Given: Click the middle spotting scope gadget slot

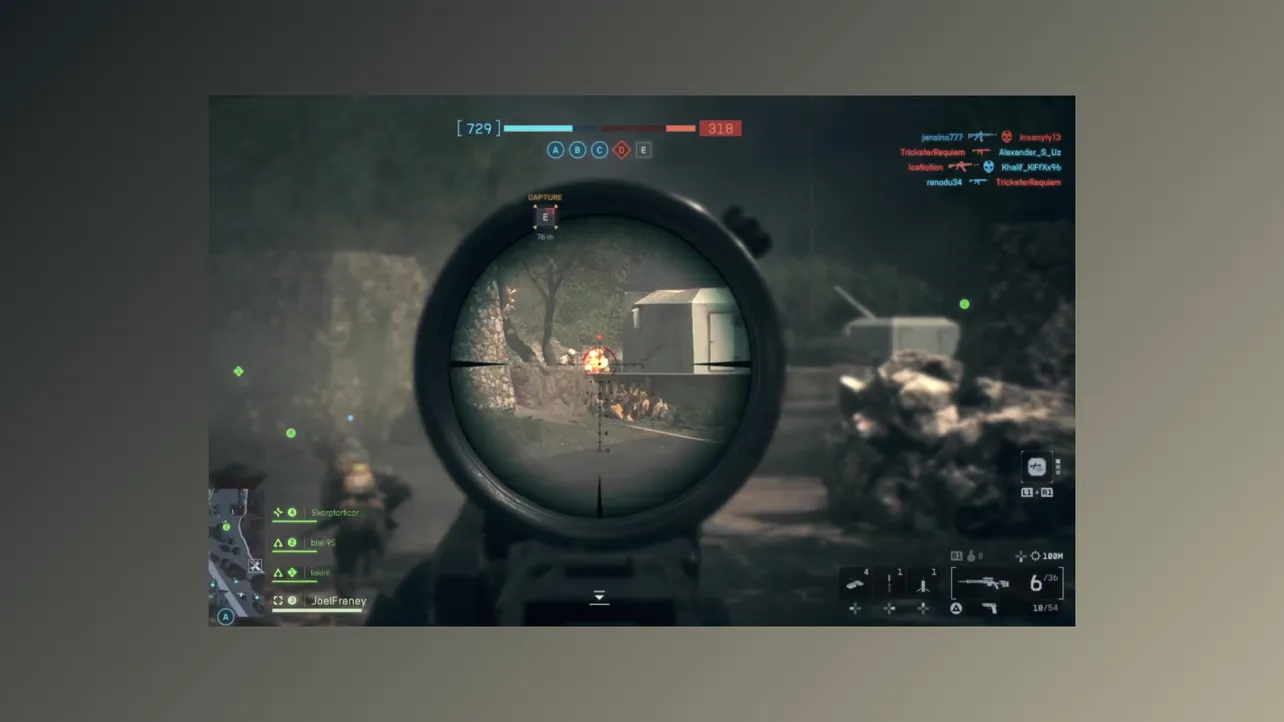Looking at the screenshot, I should point(889,582).
